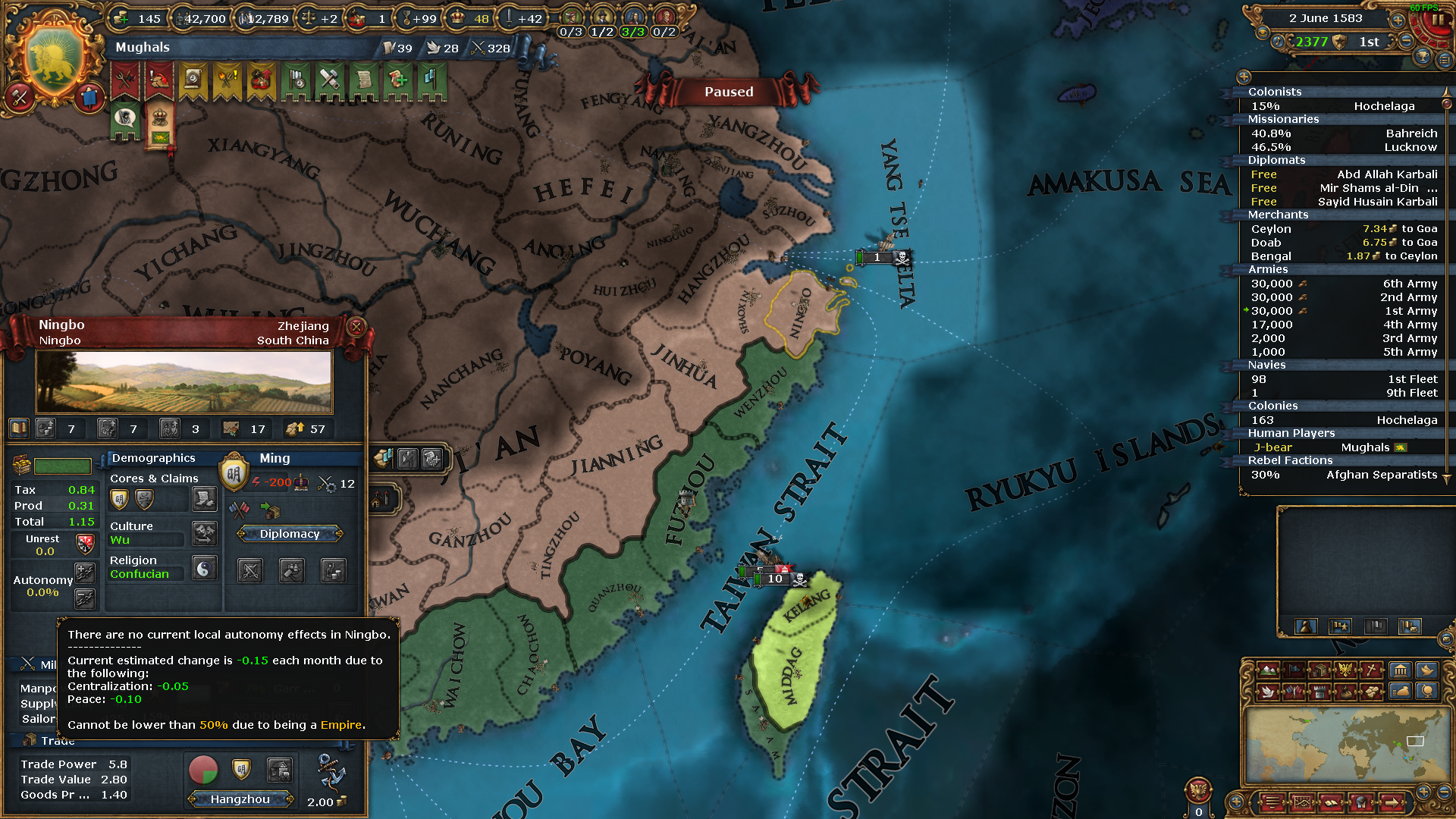Select the yin-yang convert religion icon
Screen dimensions: 1456x819
point(204,568)
